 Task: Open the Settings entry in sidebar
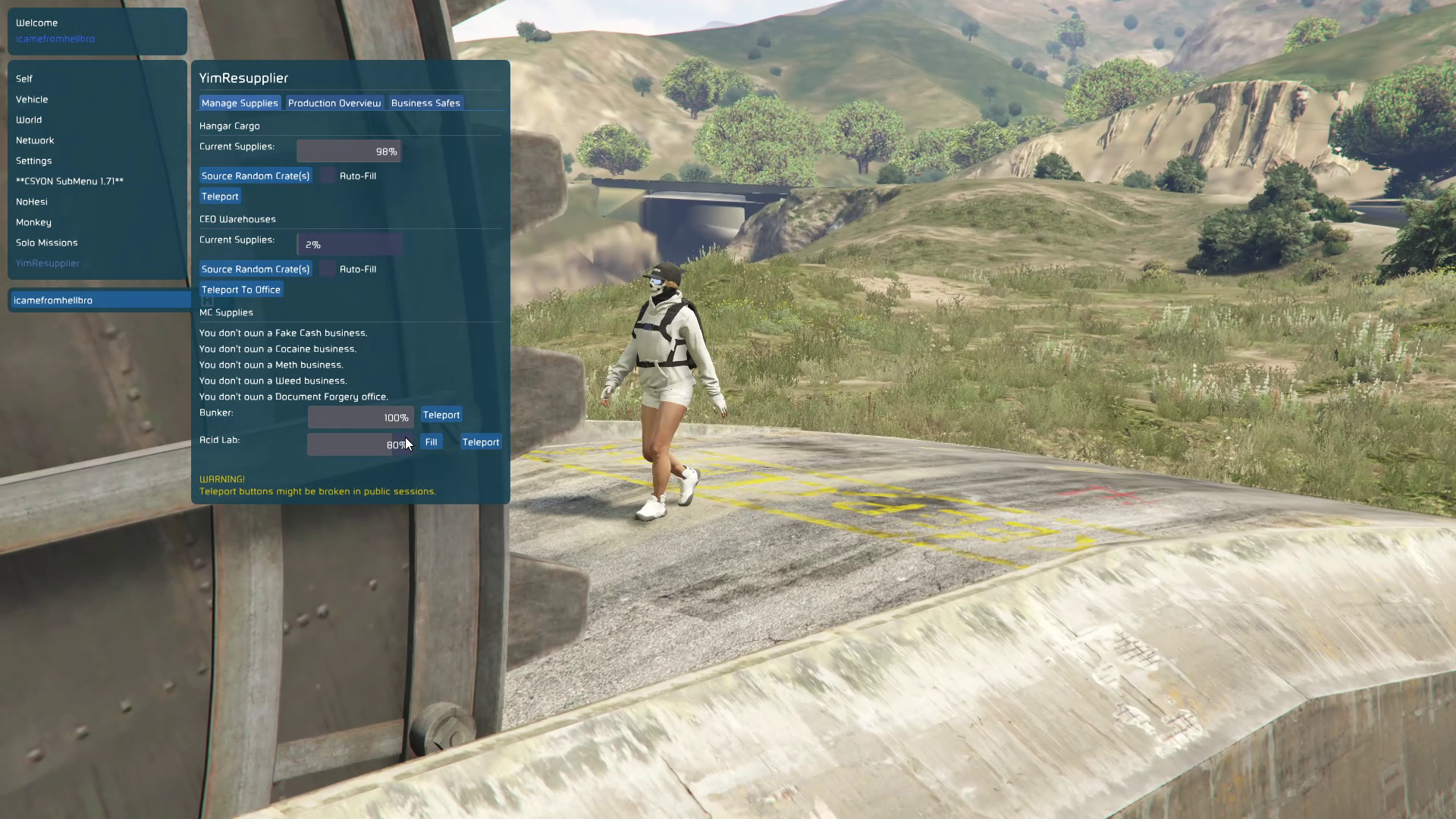pos(34,161)
